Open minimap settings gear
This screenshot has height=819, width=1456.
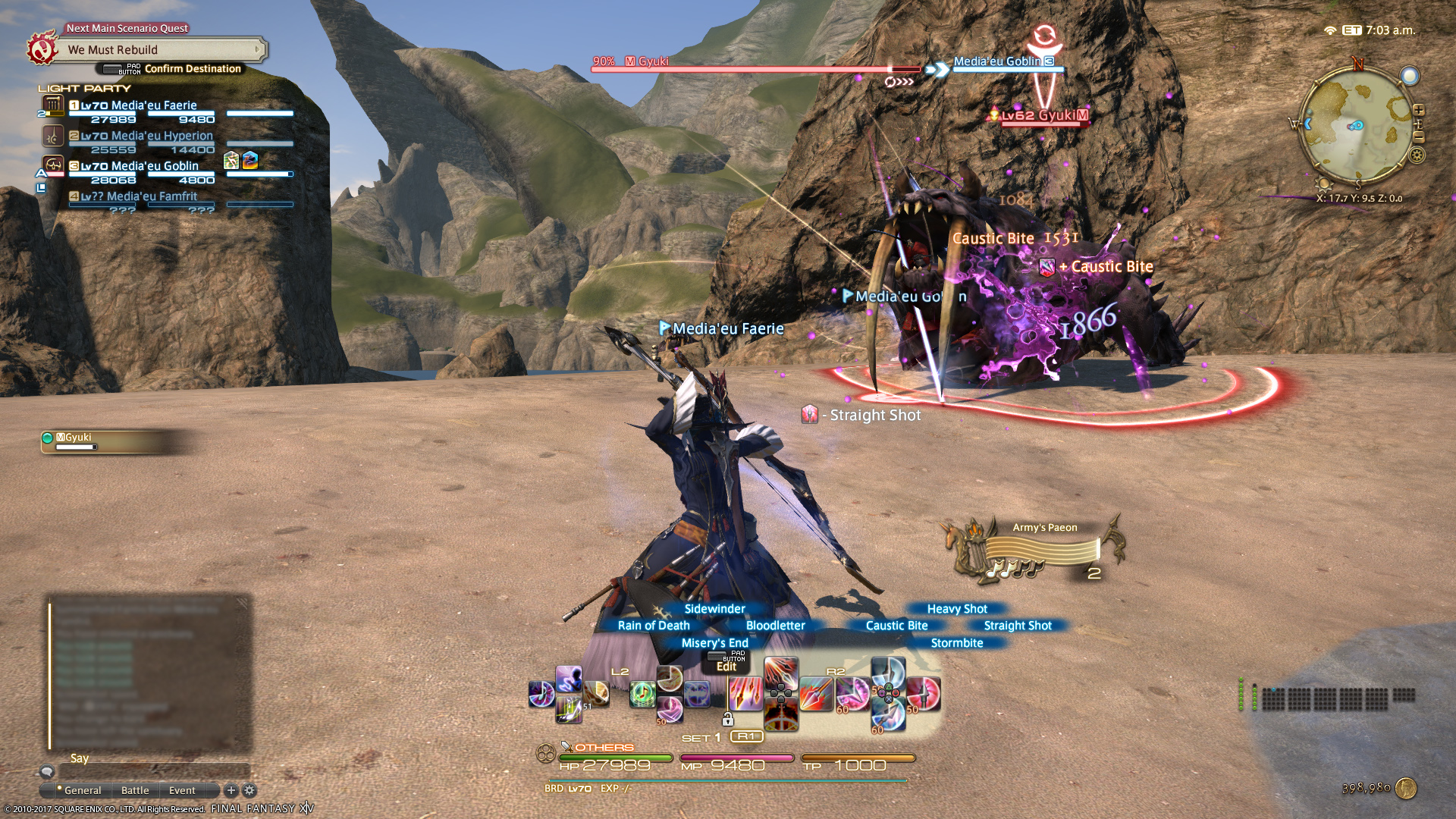1417,156
